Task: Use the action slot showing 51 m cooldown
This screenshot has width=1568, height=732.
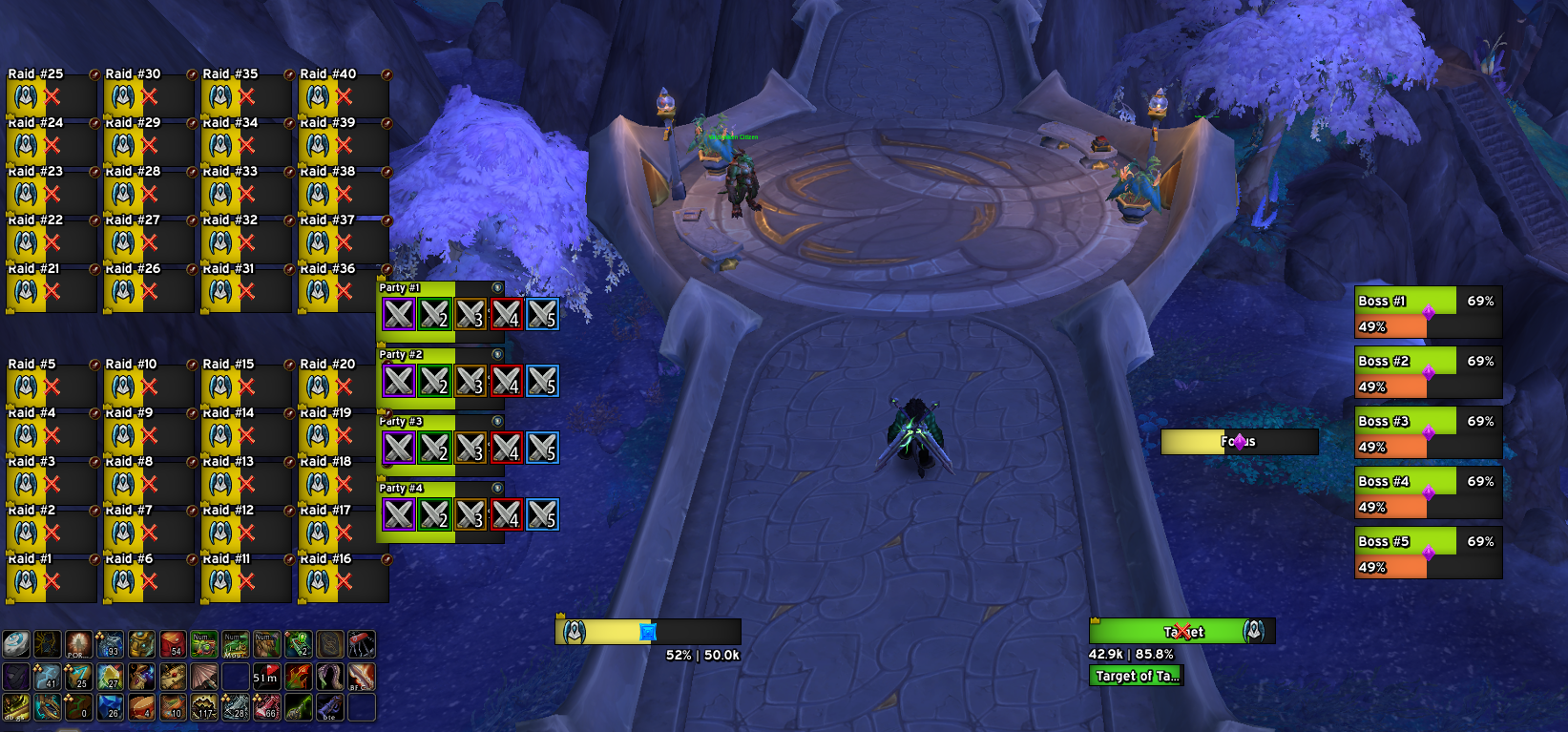Action: [x=266, y=677]
